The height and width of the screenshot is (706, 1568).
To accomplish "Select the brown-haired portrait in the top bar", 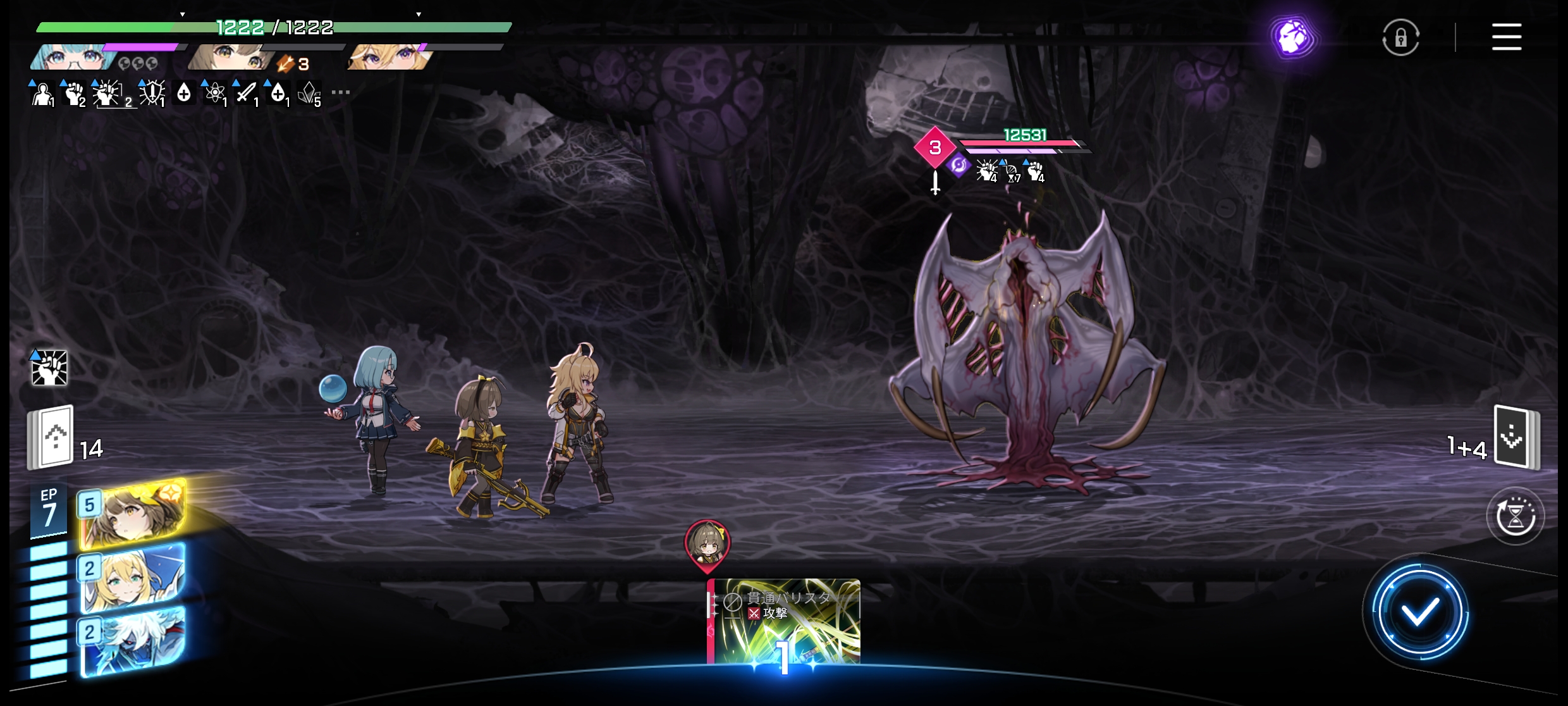I will pos(230,58).
